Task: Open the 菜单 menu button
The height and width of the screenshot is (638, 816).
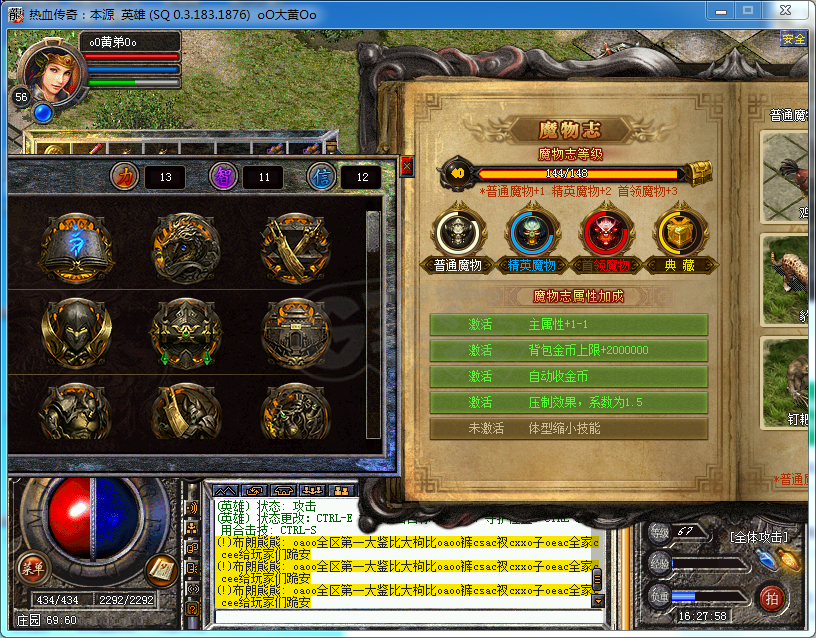Action: point(32,568)
